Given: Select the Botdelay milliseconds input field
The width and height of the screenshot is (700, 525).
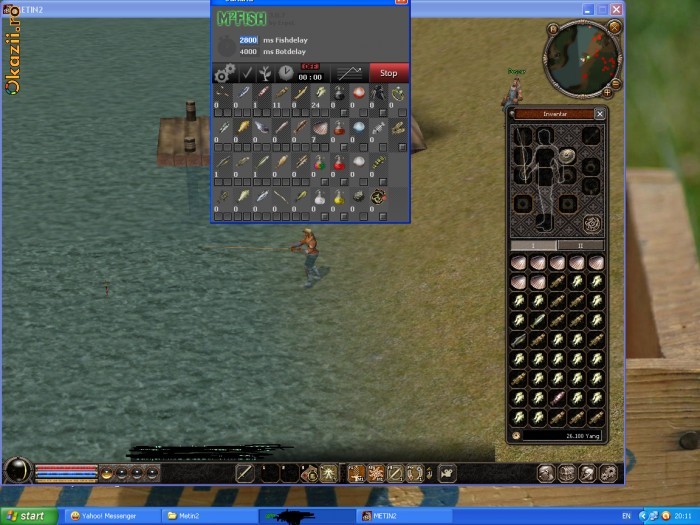Looking at the screenshot, I should click(x=248, y=51).
